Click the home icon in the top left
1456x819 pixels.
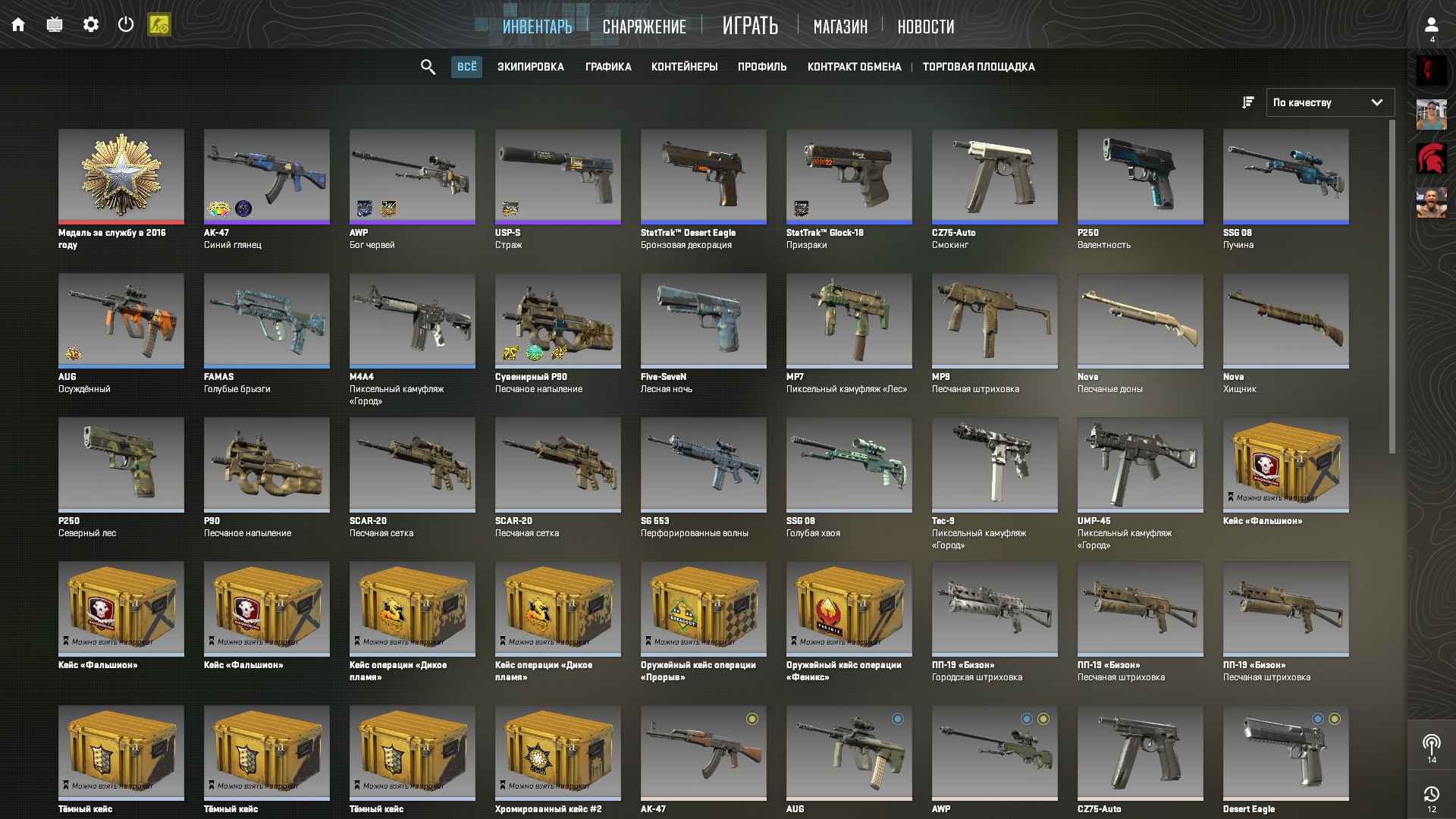18,24
